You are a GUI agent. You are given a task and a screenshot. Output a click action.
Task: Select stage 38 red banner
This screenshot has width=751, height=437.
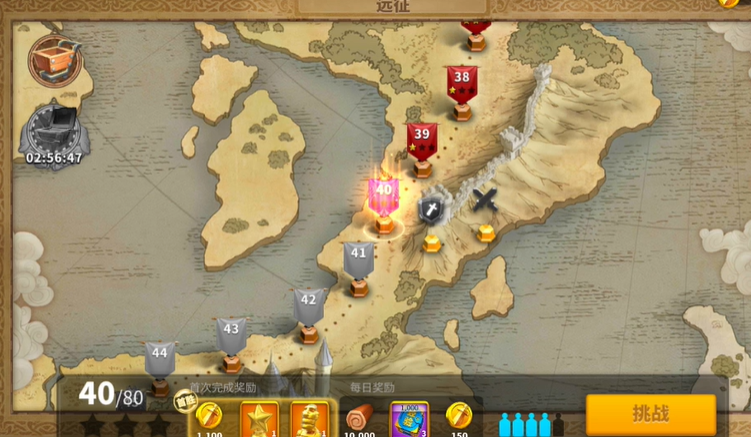point(461,82)
